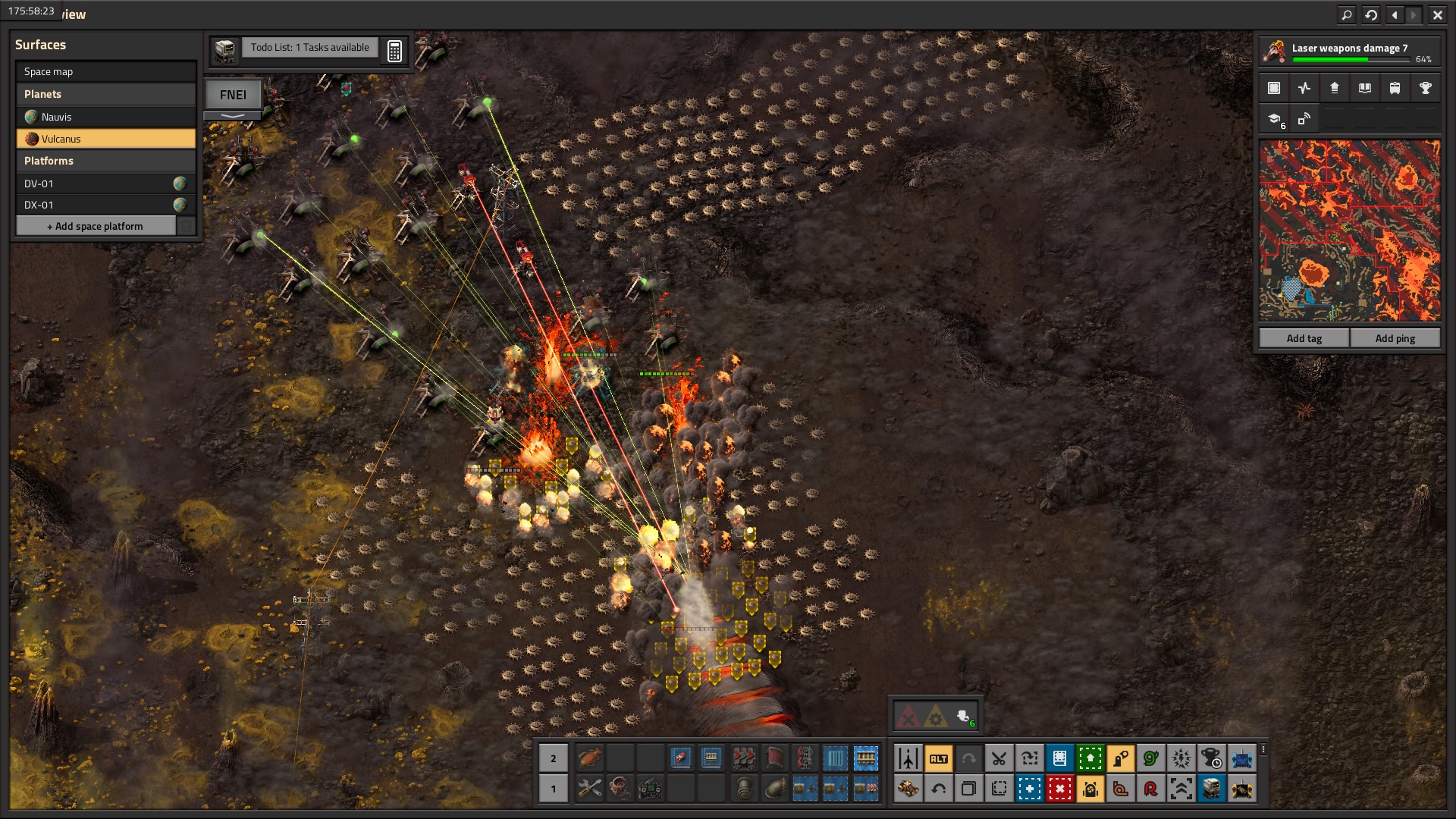Select the fish item in quickbar

[x=589, y=758]
